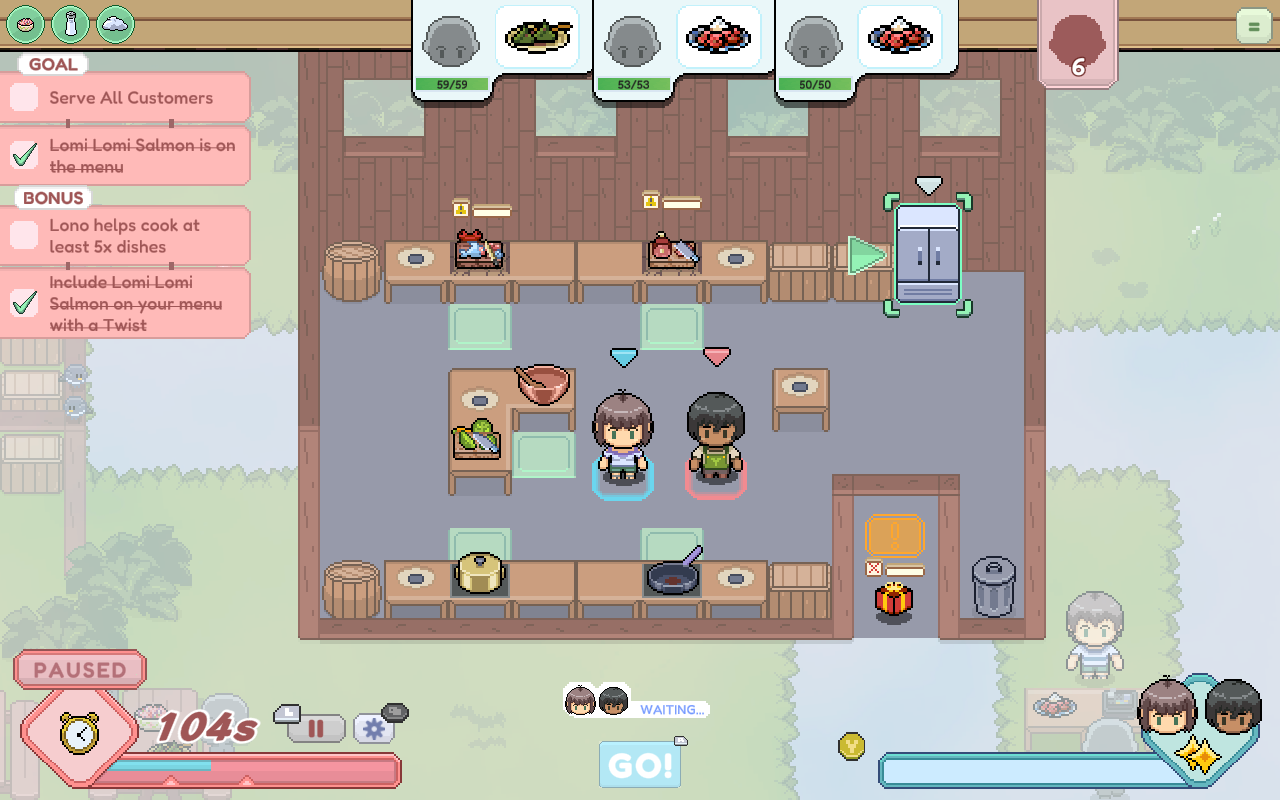Click the Serve All Customers goal
1280x800 pixels.
125,98
